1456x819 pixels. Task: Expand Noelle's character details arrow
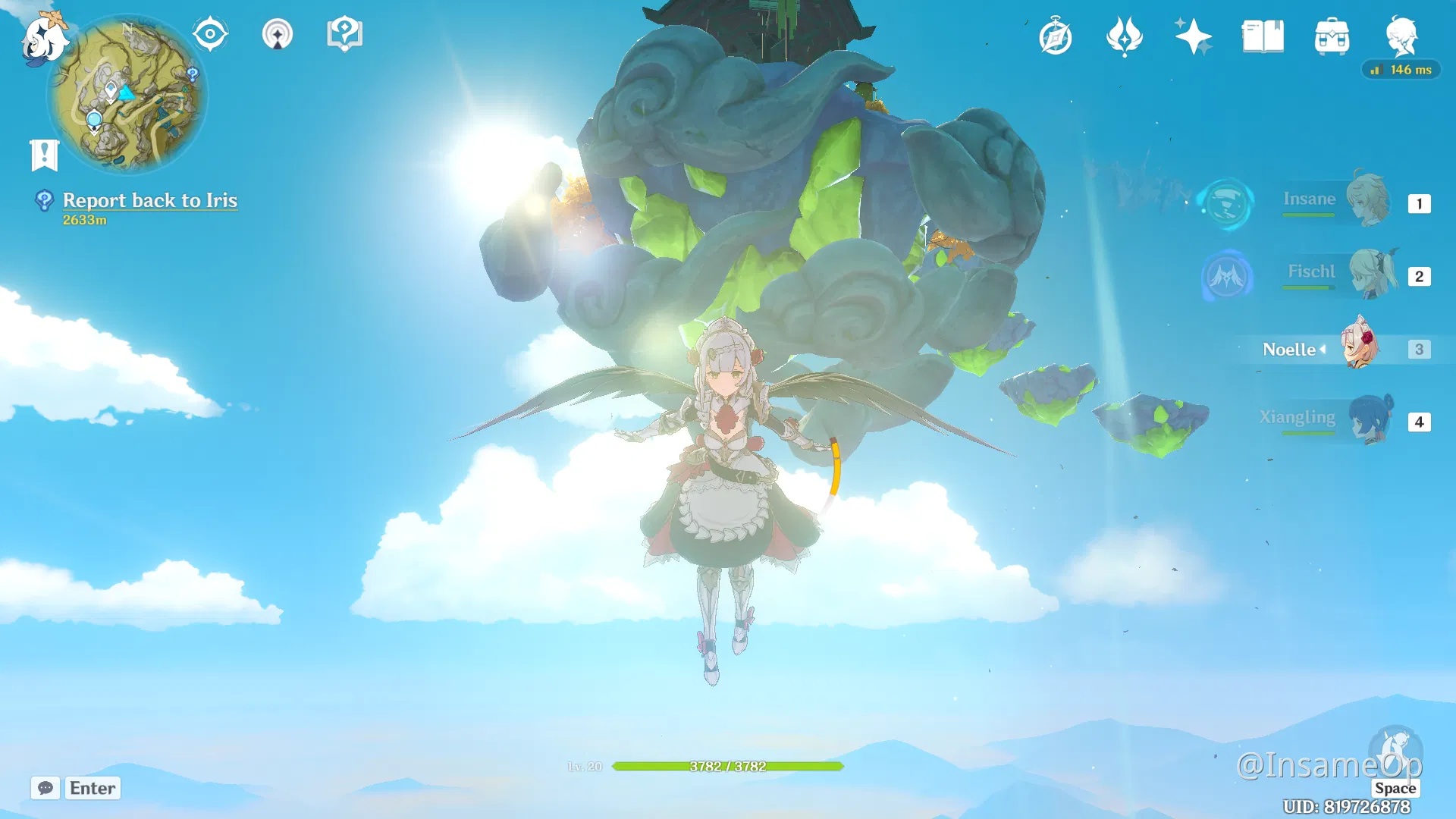coord(1323,350)
